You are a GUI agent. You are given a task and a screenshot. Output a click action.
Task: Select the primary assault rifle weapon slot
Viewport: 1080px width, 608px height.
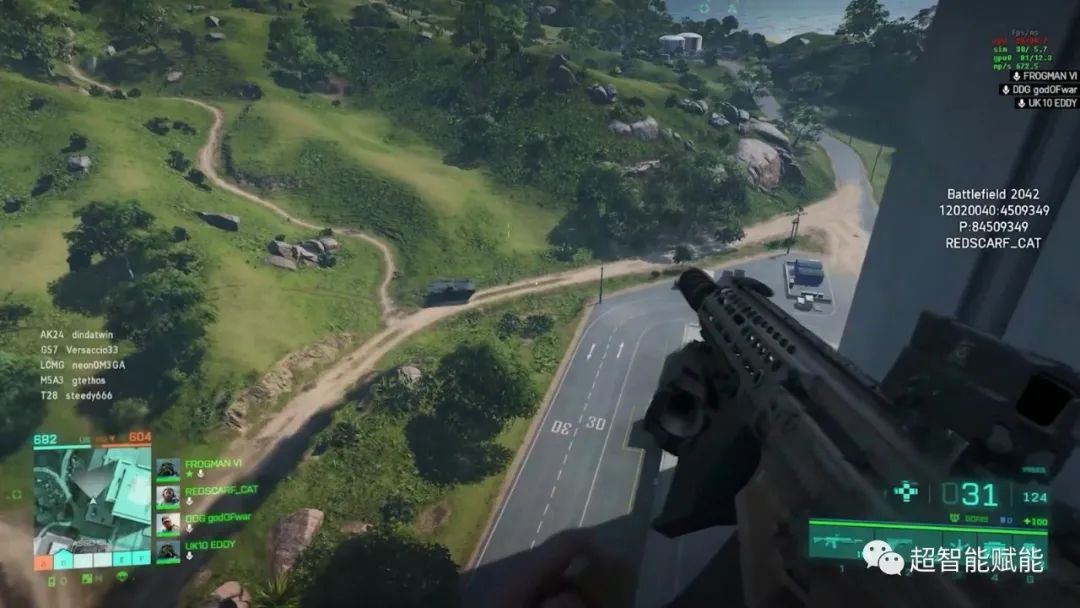[x=838, y=543]
